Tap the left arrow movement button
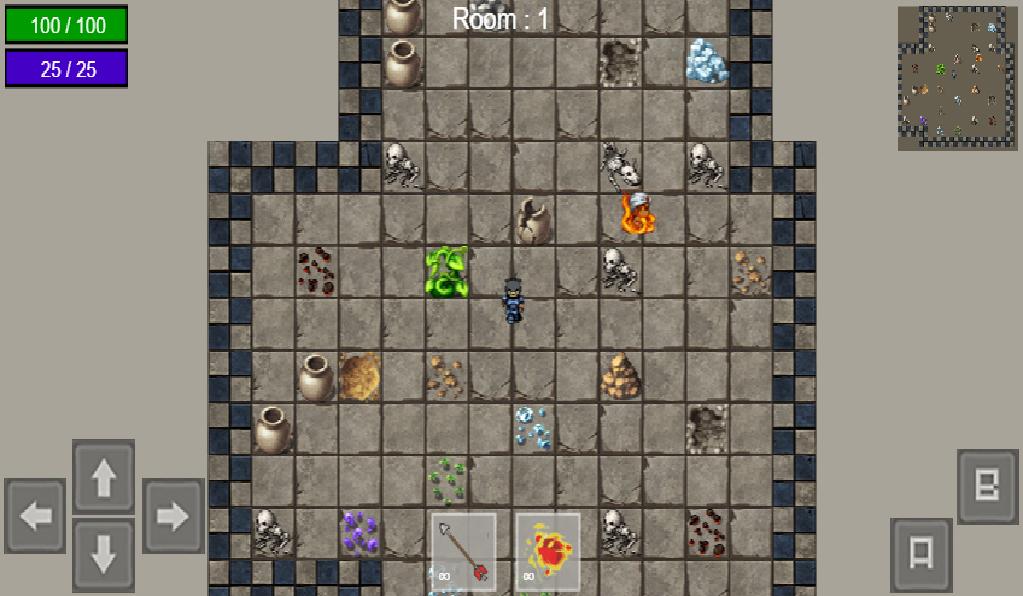 (36, 516)
